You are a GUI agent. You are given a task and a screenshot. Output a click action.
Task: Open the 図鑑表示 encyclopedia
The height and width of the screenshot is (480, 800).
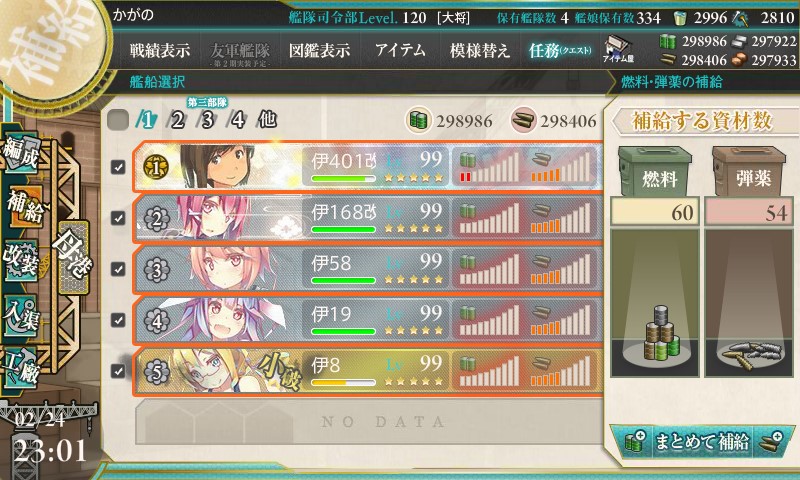[319, 51]
